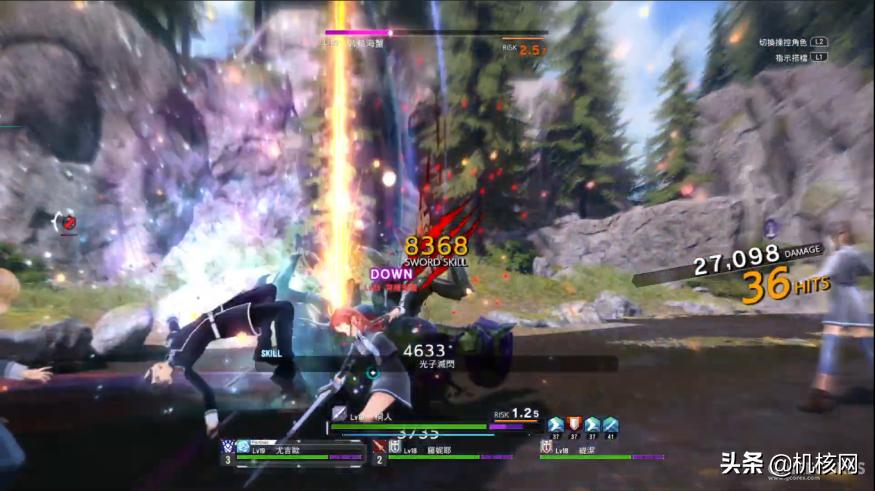The image size is (875, 491).
Task: Select party member 緹潔's status panel
Action: tap(592, 451)
